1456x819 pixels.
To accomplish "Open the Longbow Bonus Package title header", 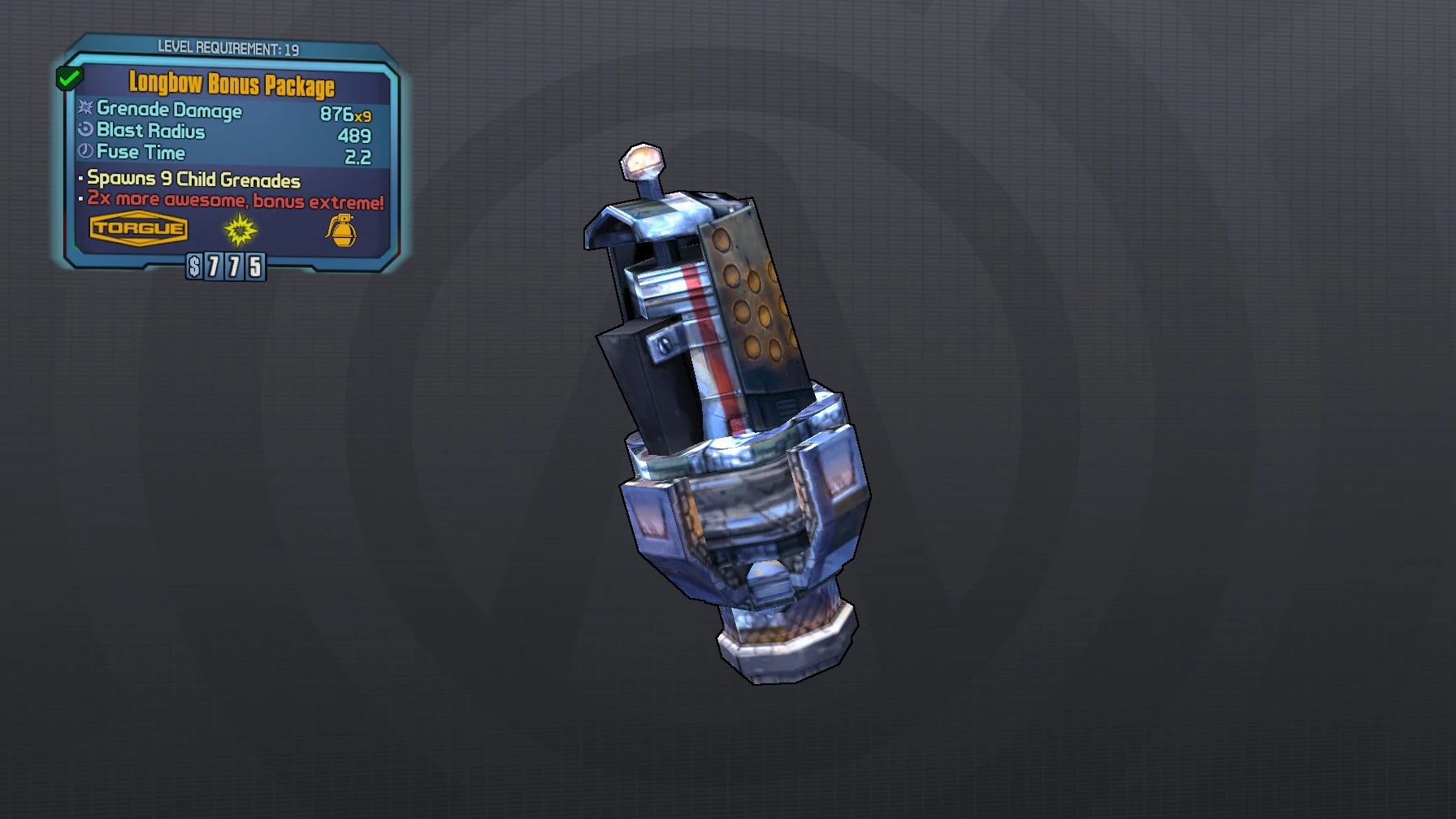I will click(232, 84).
